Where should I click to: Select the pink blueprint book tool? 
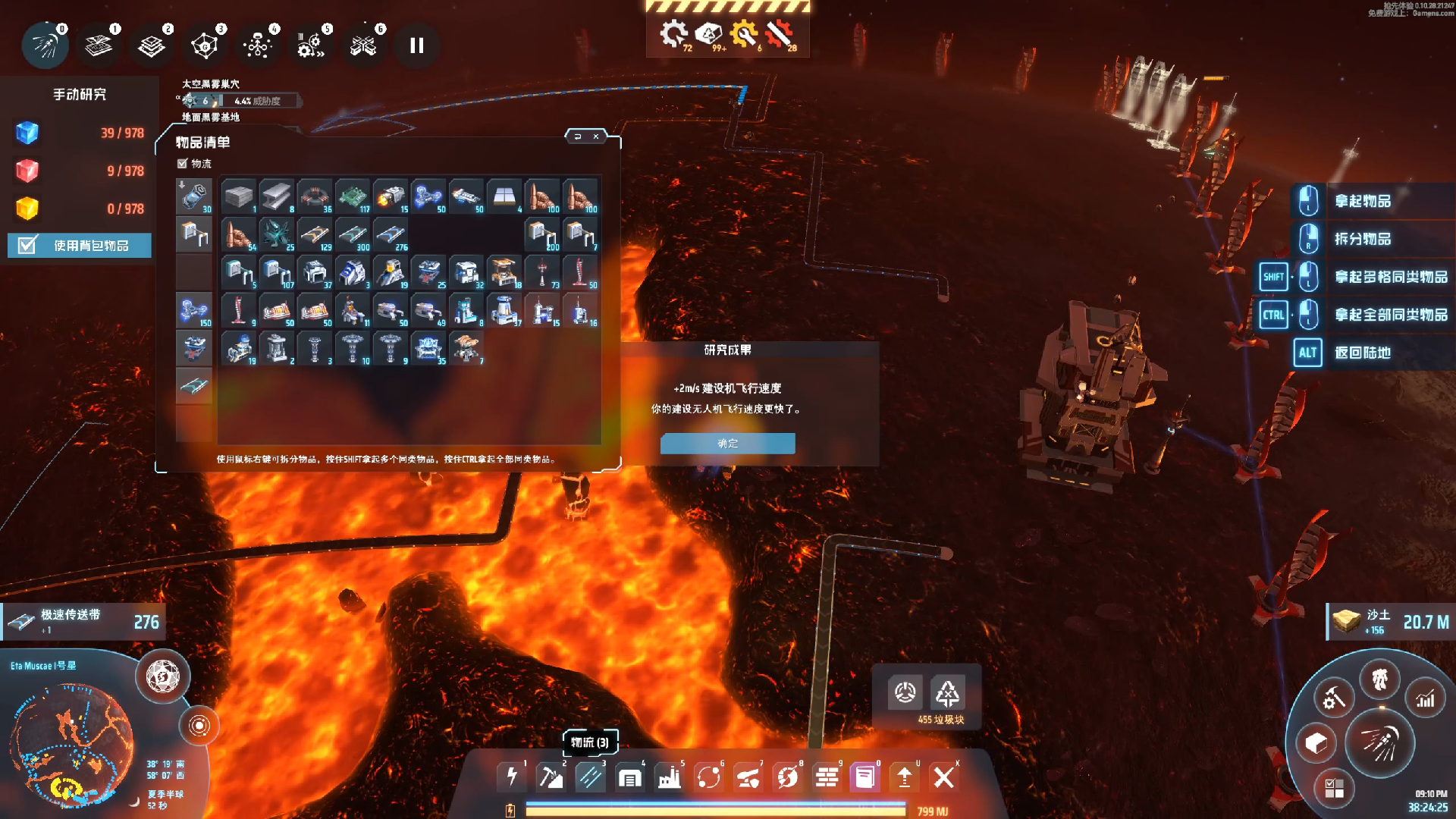point(864,777)
